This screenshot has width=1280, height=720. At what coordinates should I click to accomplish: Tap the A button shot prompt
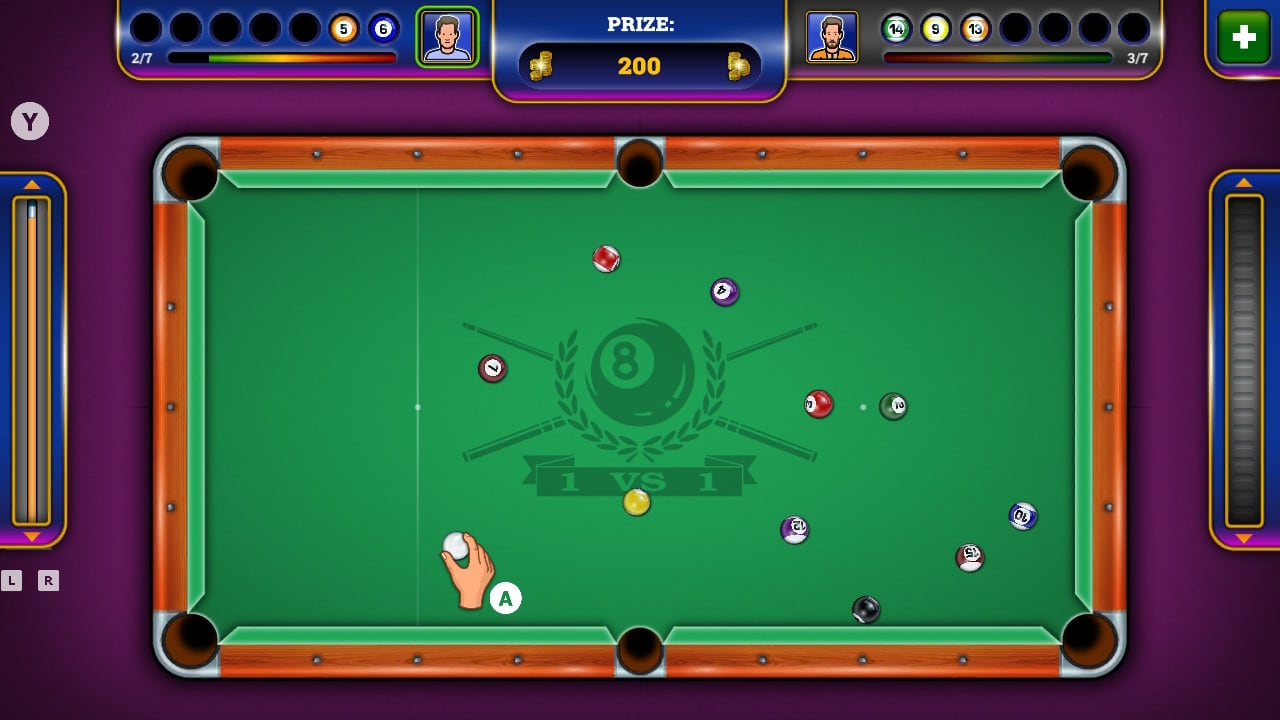(505, 597)
